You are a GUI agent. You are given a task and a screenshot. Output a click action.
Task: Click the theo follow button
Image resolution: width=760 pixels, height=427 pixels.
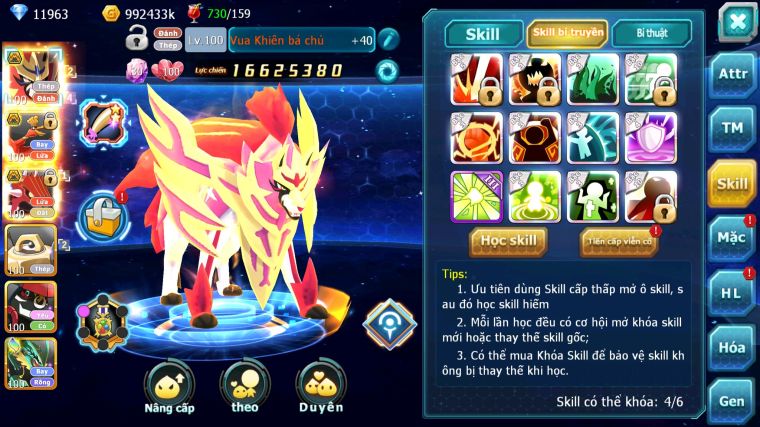click(x=244, y=387)
